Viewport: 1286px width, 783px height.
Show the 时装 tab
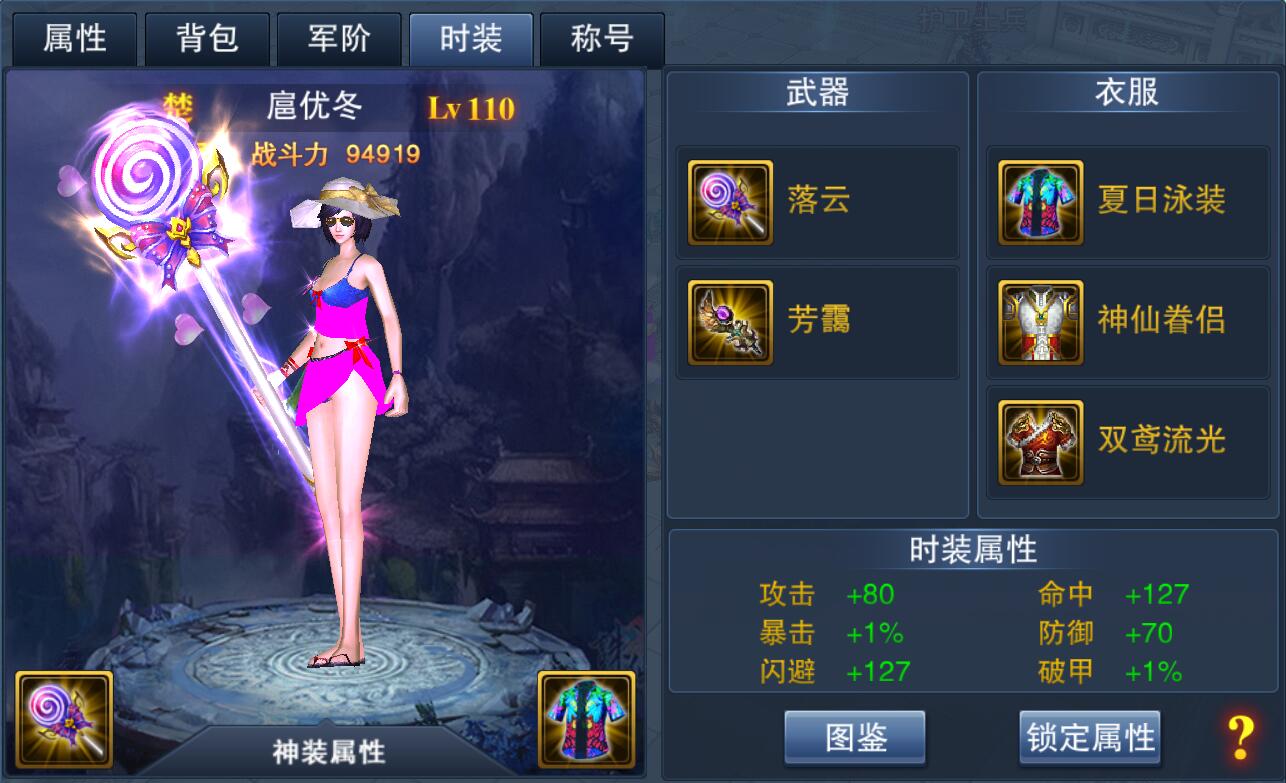click(471, 40)
